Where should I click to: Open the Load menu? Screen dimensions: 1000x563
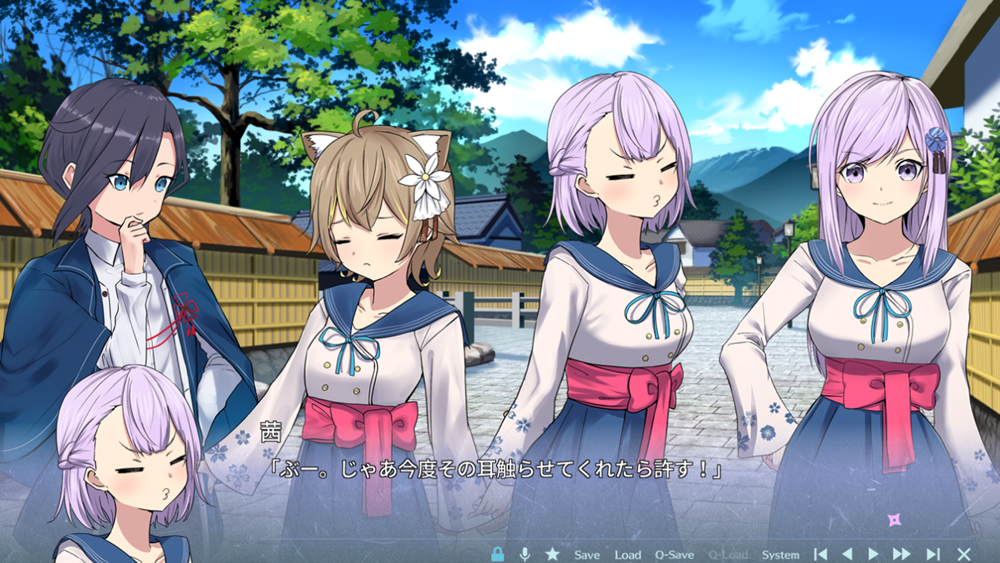(628, 554)
